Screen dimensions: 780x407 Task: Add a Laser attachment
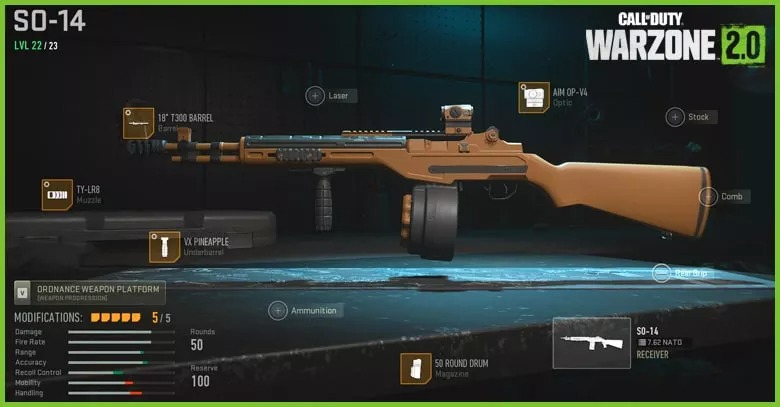tap(315, 96)
